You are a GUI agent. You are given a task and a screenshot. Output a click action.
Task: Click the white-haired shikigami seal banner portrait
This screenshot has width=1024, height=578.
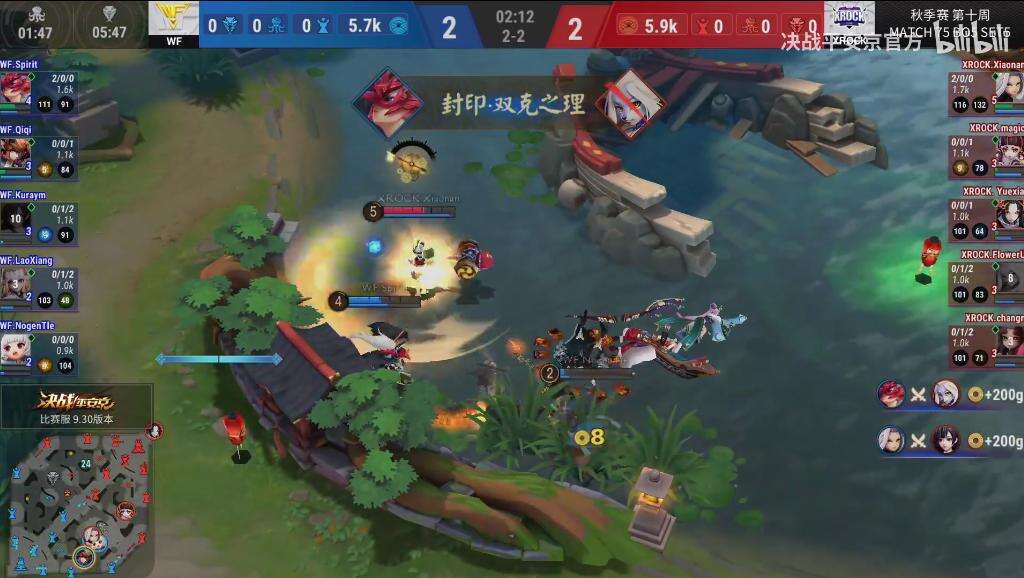click(632, 103)
